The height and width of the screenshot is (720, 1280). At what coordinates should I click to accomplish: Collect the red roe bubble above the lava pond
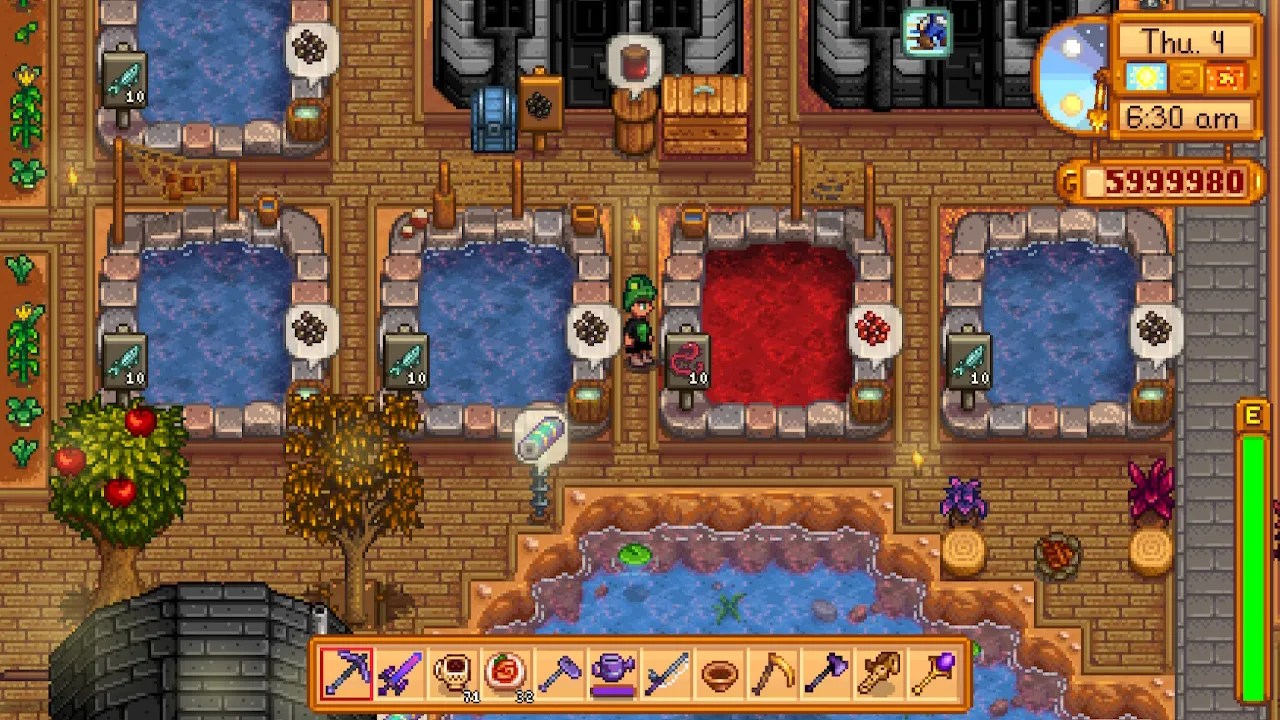click(872, 327)
